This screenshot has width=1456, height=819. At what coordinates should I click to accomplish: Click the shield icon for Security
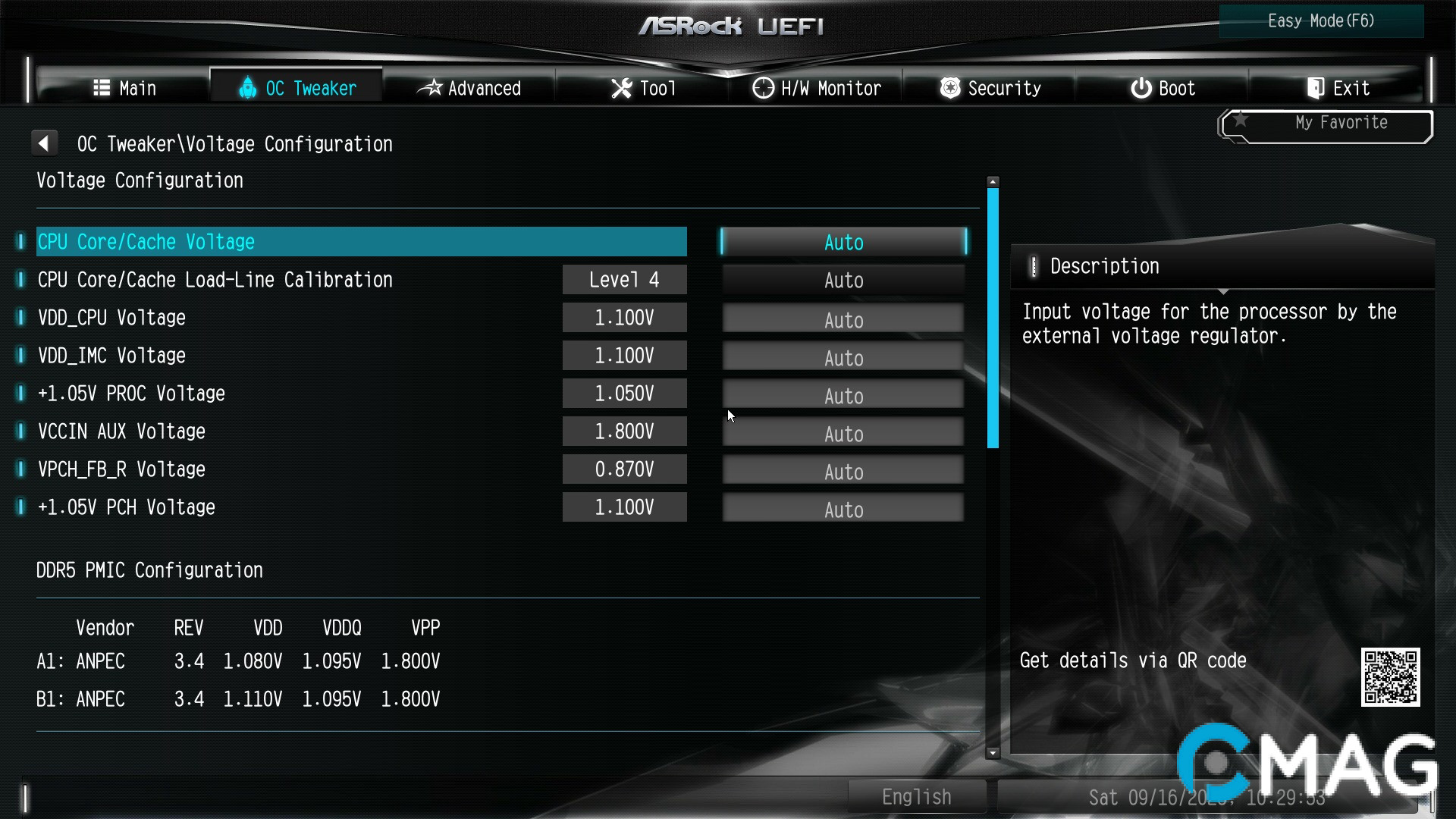950,87
